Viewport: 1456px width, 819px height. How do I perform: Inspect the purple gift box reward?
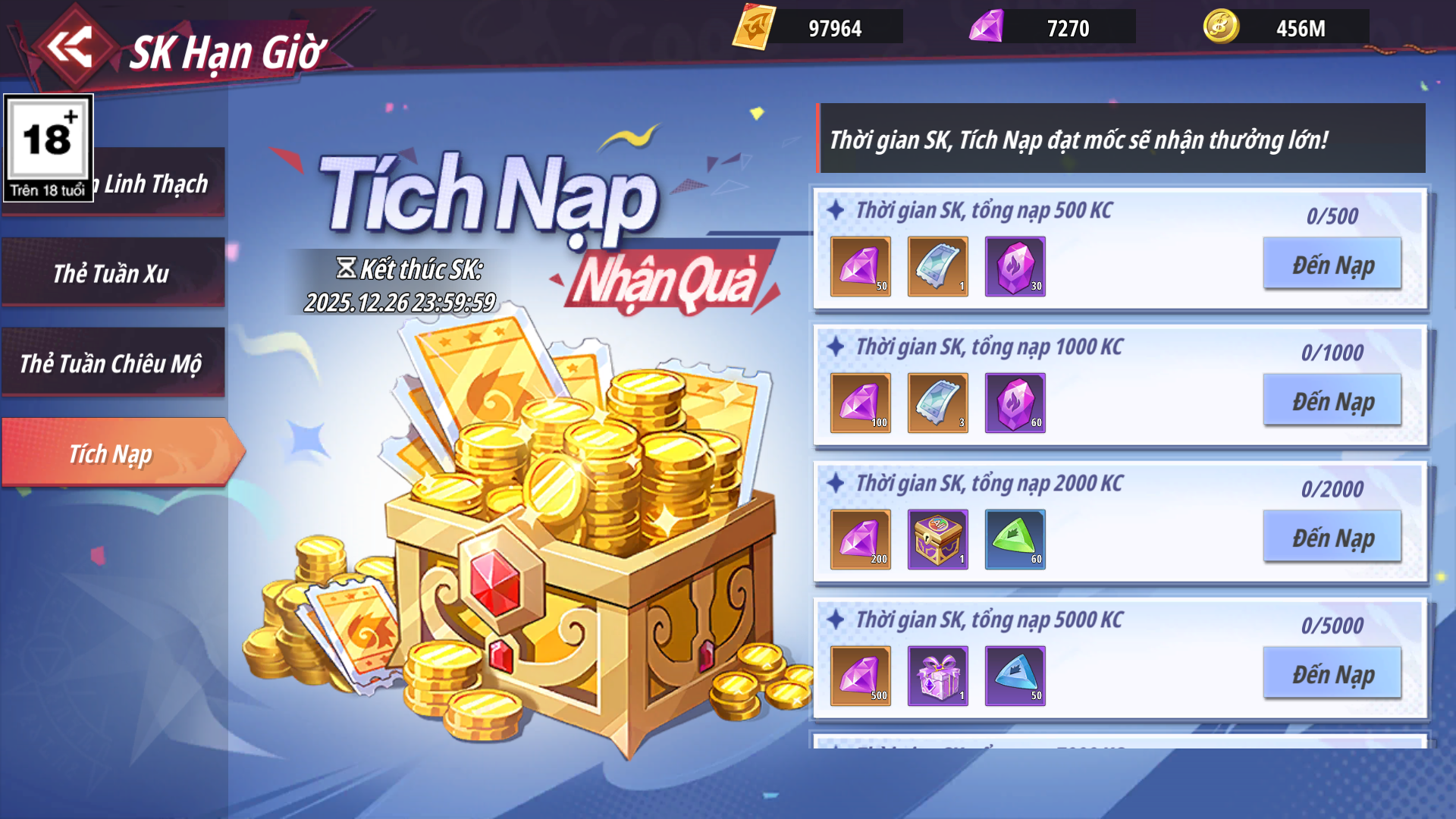tap(937, 676)
